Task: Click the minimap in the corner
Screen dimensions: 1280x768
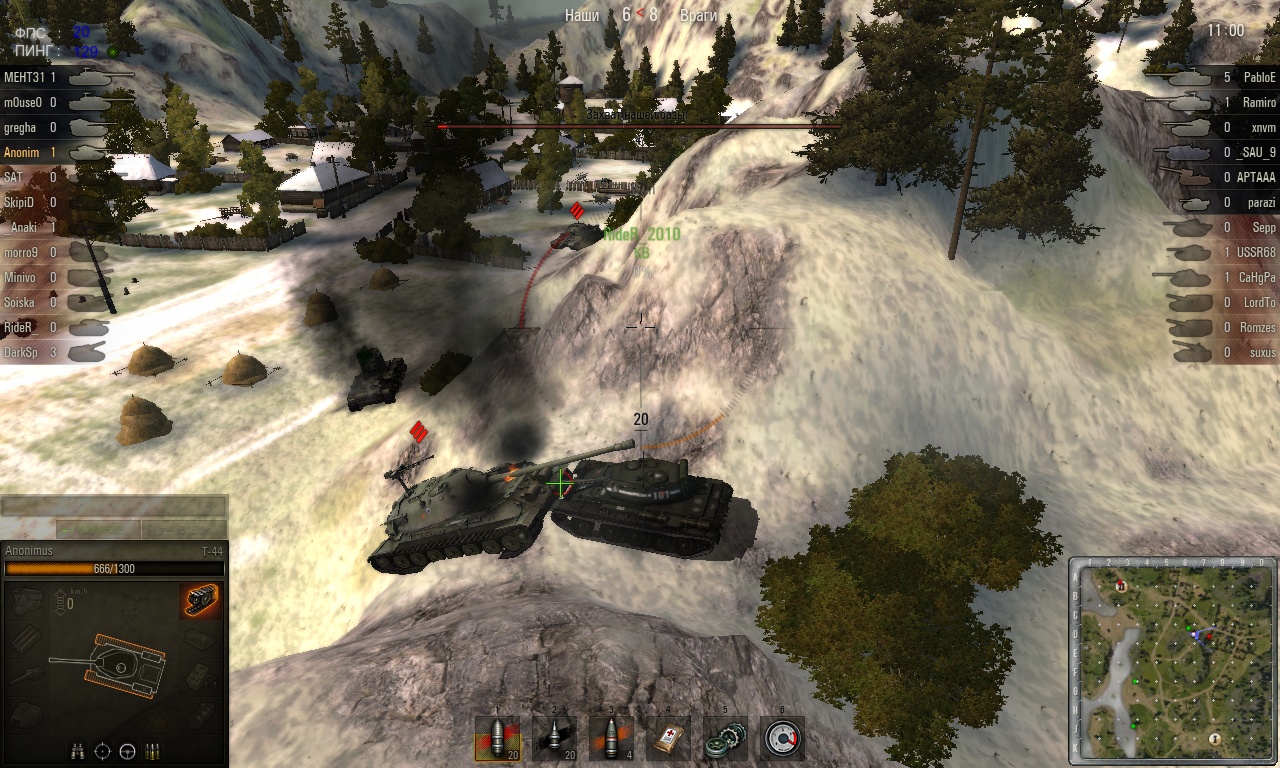Action: 1172,659
